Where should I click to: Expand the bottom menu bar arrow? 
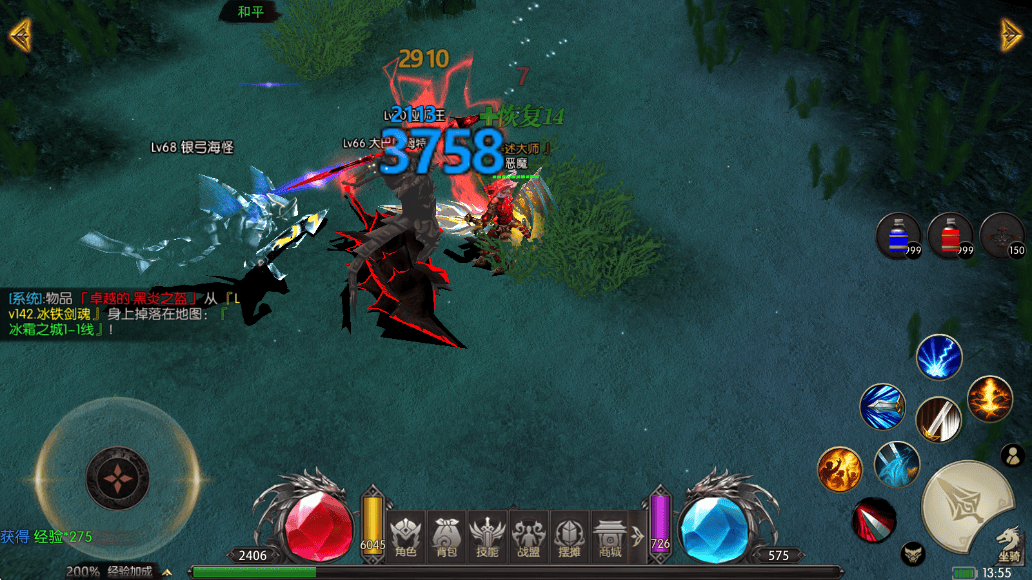pyautogui.click(x=637, y=536)
